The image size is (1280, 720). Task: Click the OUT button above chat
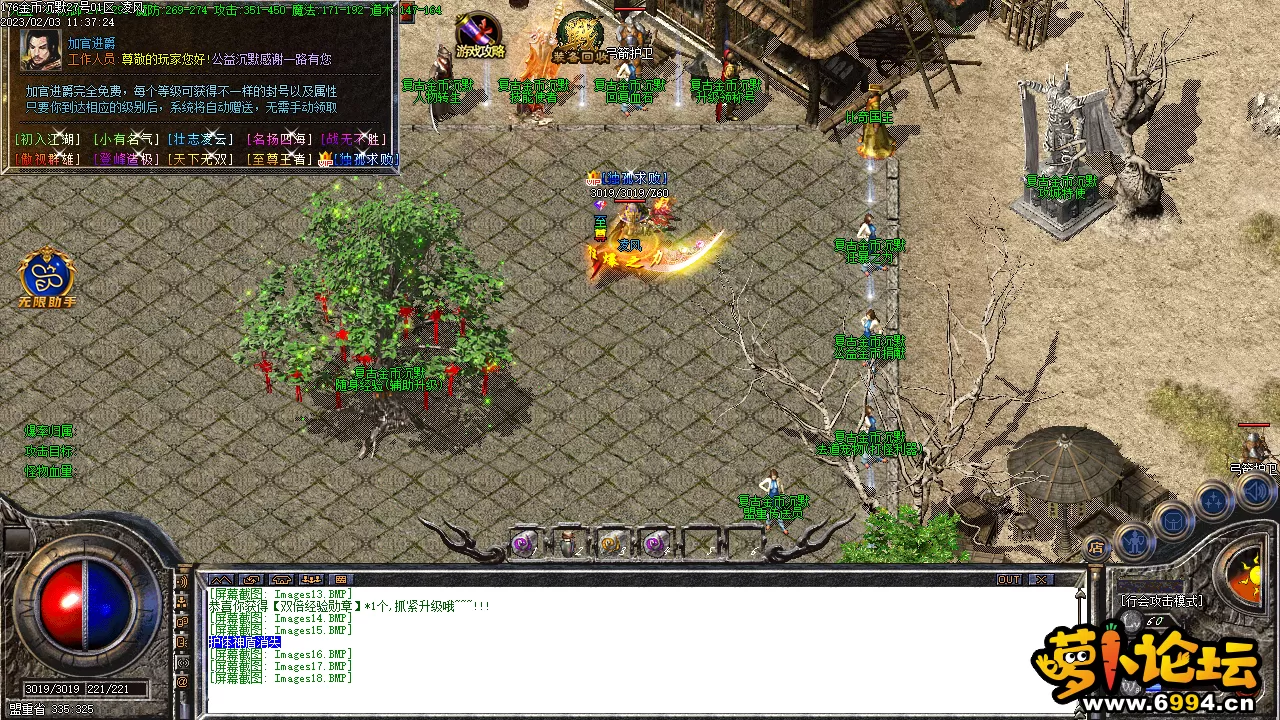[1009, 580]
